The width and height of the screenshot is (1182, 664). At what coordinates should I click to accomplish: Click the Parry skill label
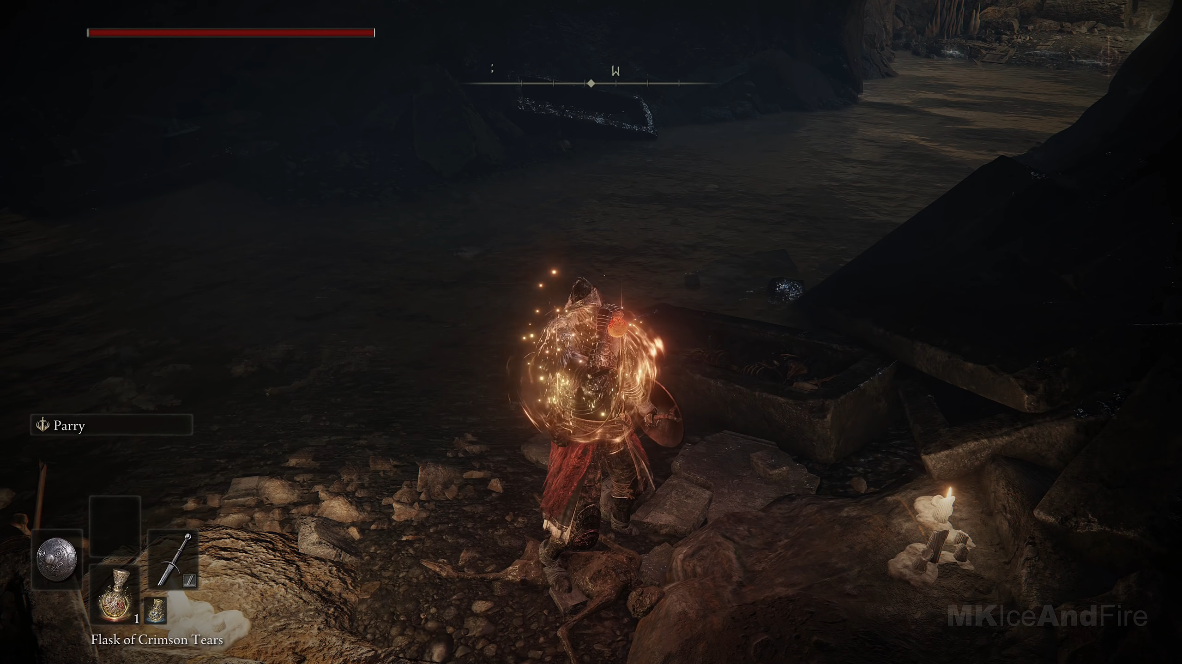tap(110, 425)
